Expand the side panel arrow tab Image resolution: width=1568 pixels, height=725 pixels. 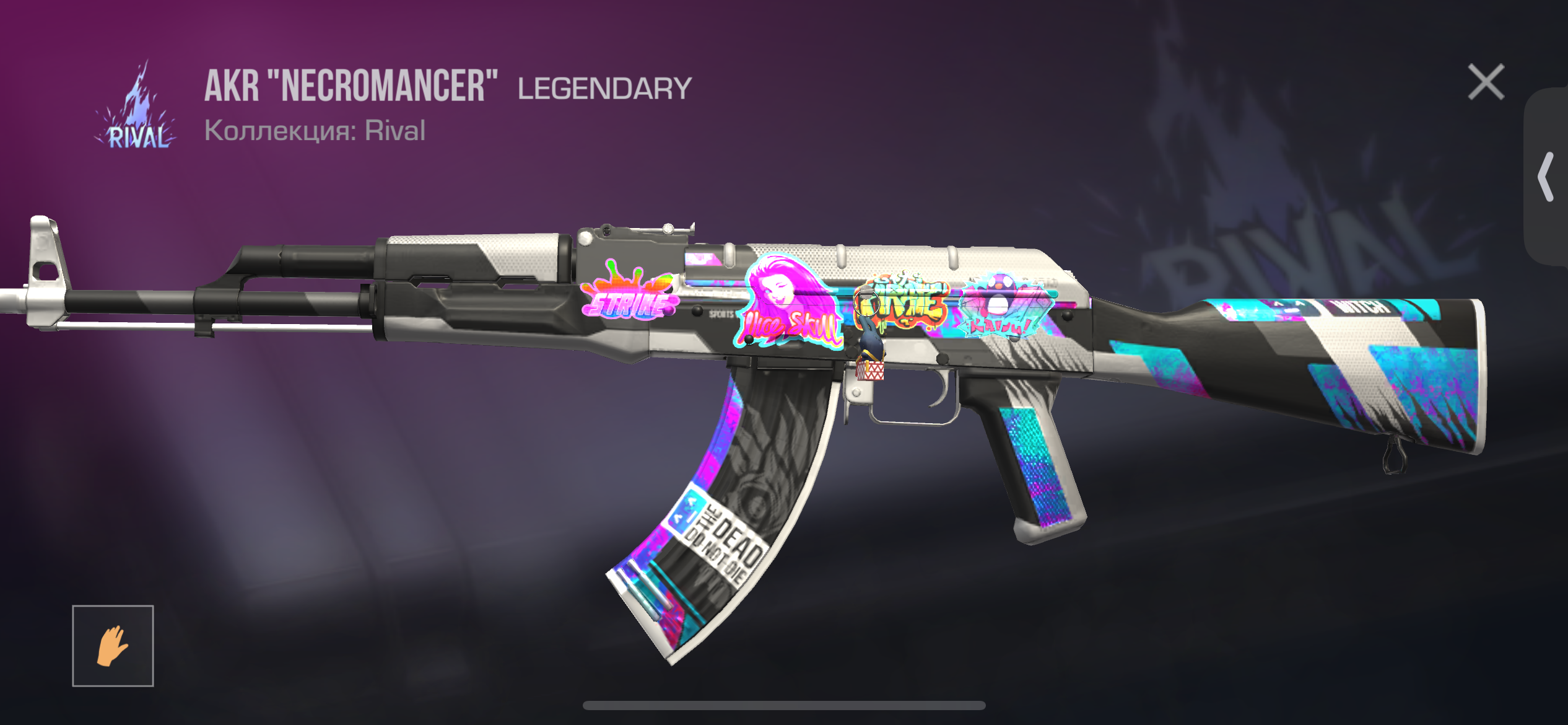1546,177
